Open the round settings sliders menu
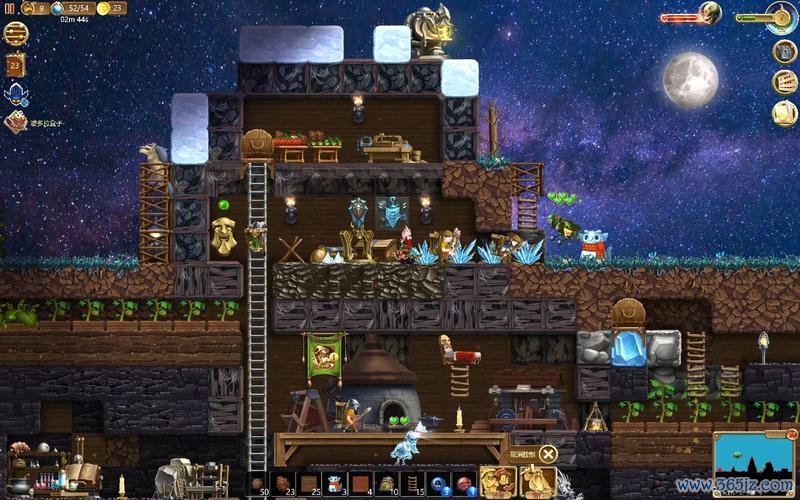 click(x=16, y=33)
